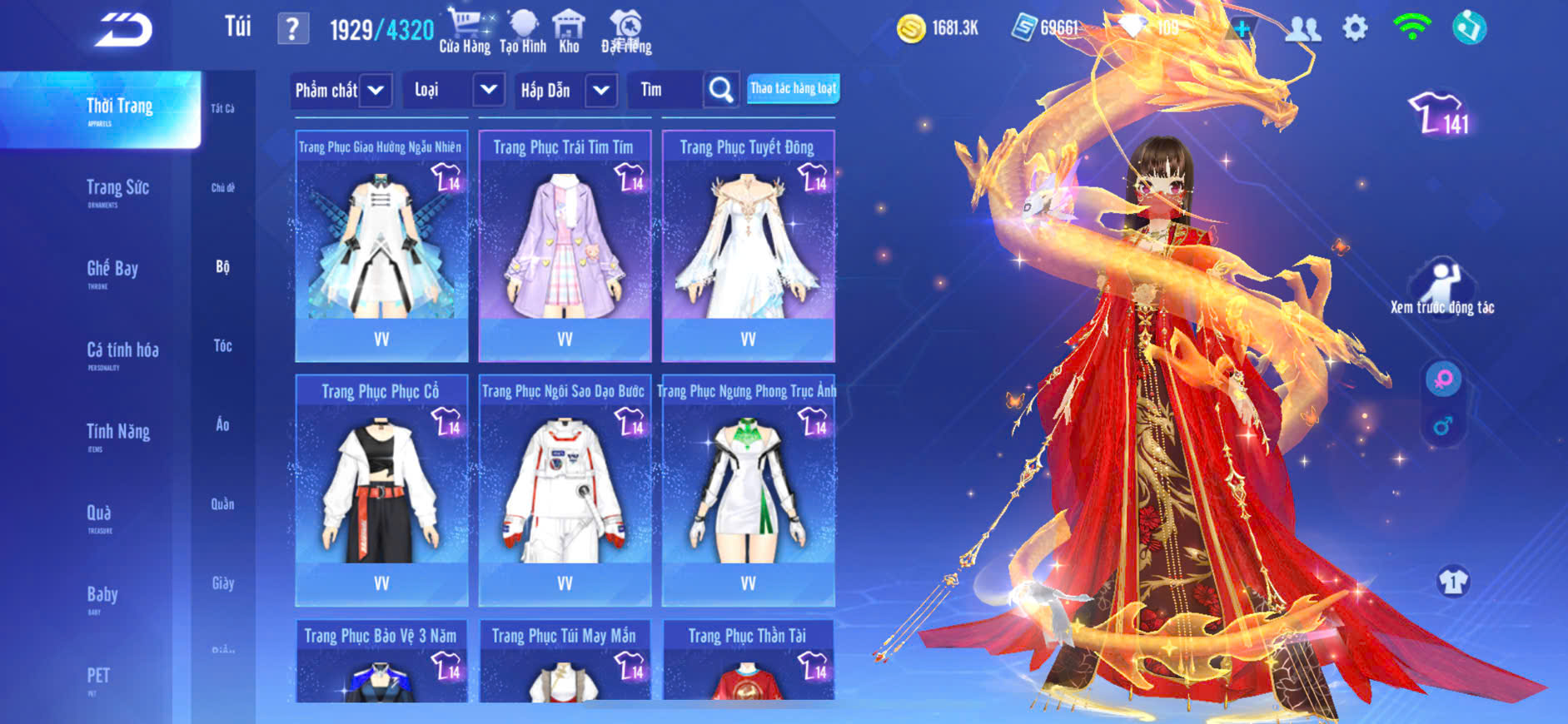Switch to Trang Sức tab
The width and height of the screenshot is (1568, 724).
117,190
